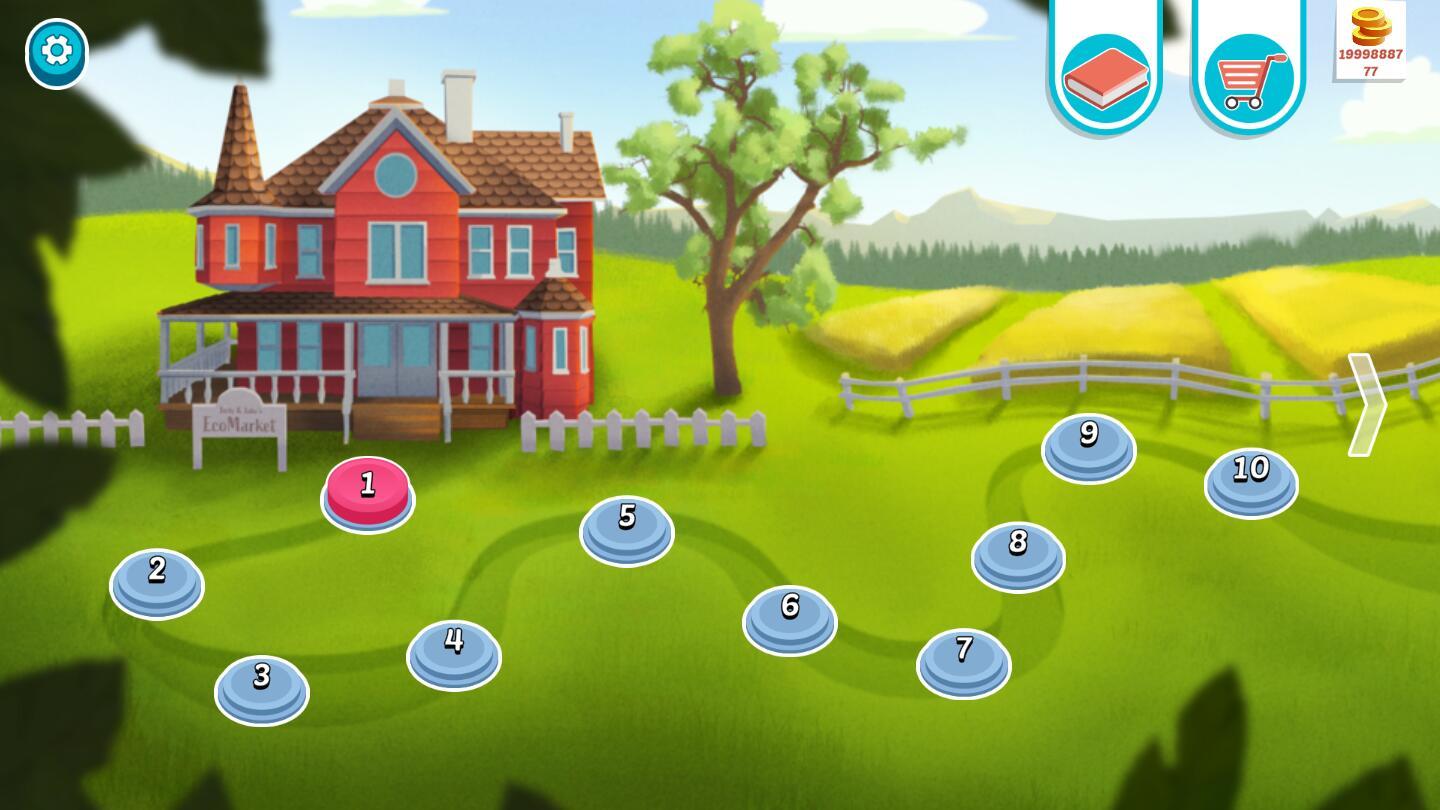Open the shopping cart store
Viewport: 1440px width, 810px height.
[1248, 76]
